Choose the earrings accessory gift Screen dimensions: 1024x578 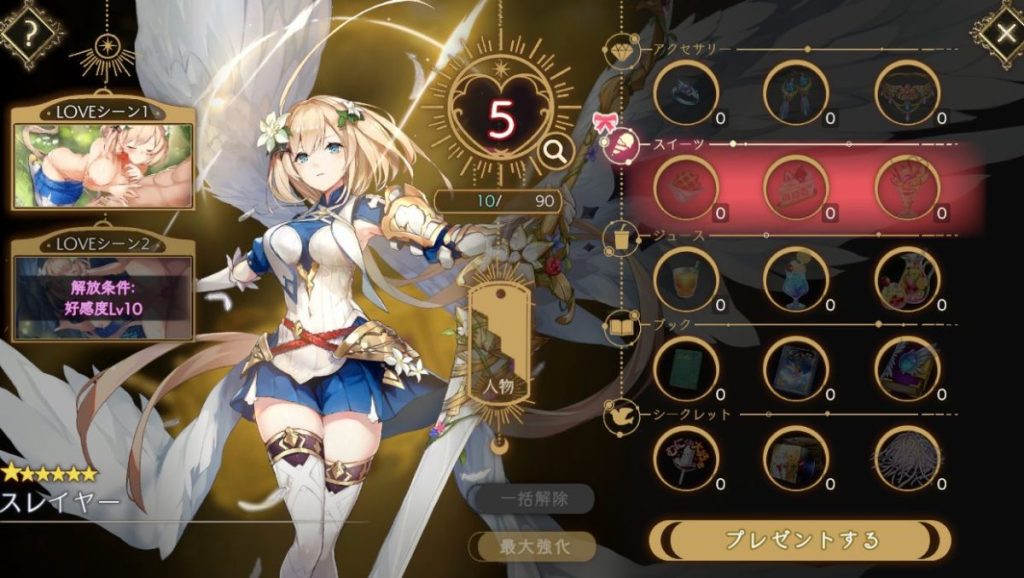(x=796, y=93)
